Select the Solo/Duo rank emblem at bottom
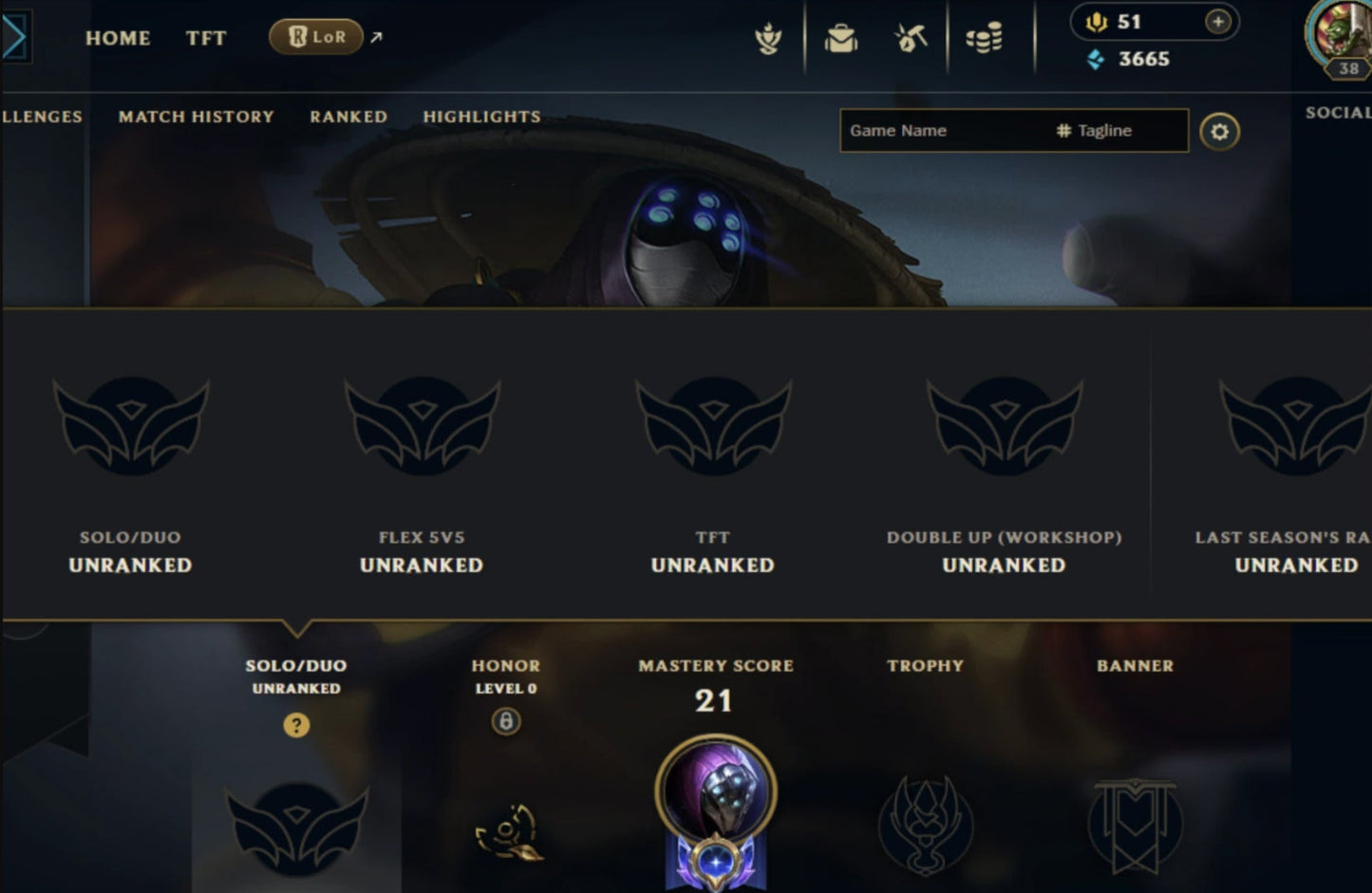This screenshot has width=1372, height=893. click(294, 826)
